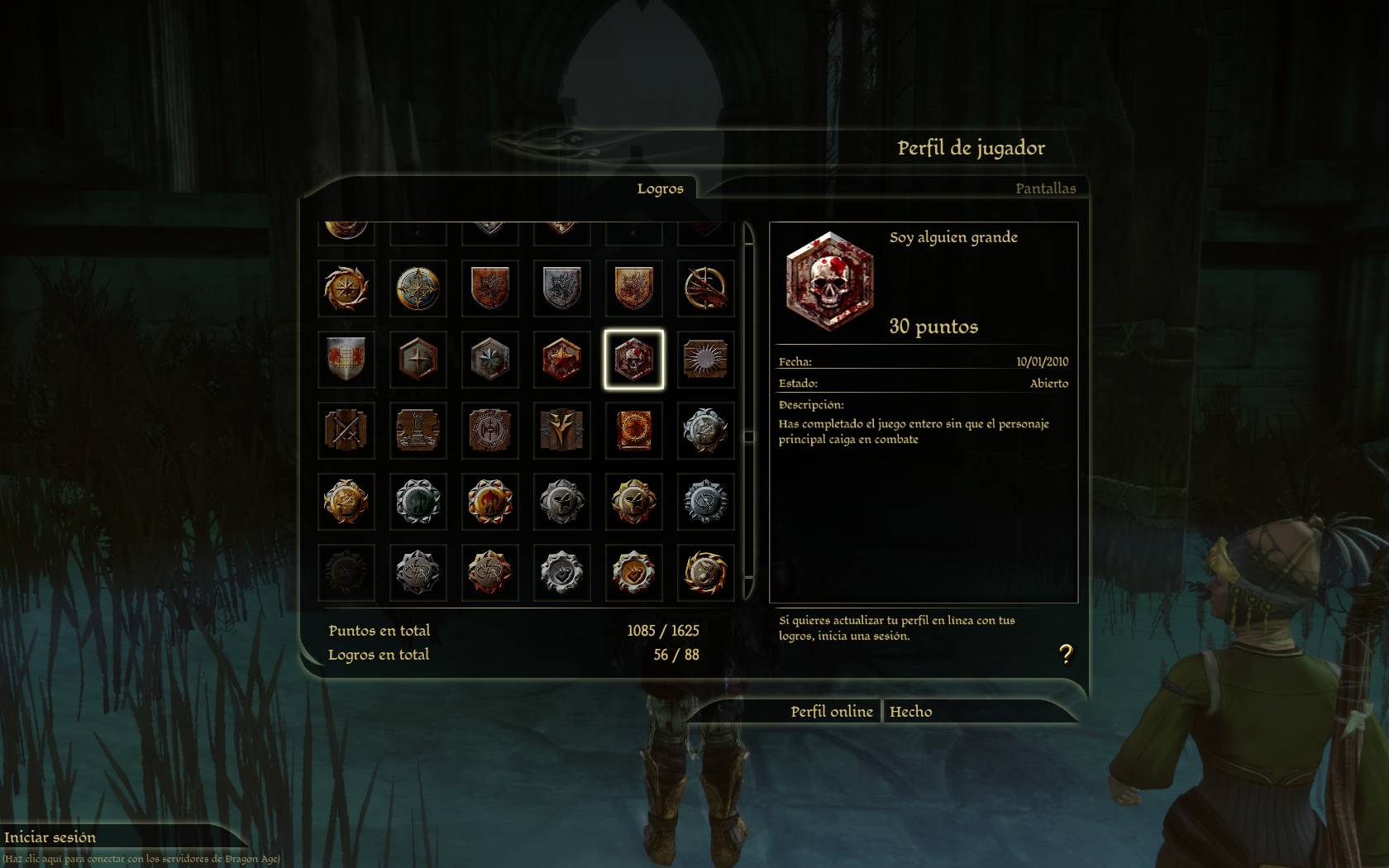Select the red lions shield achievement

[346, 360]
